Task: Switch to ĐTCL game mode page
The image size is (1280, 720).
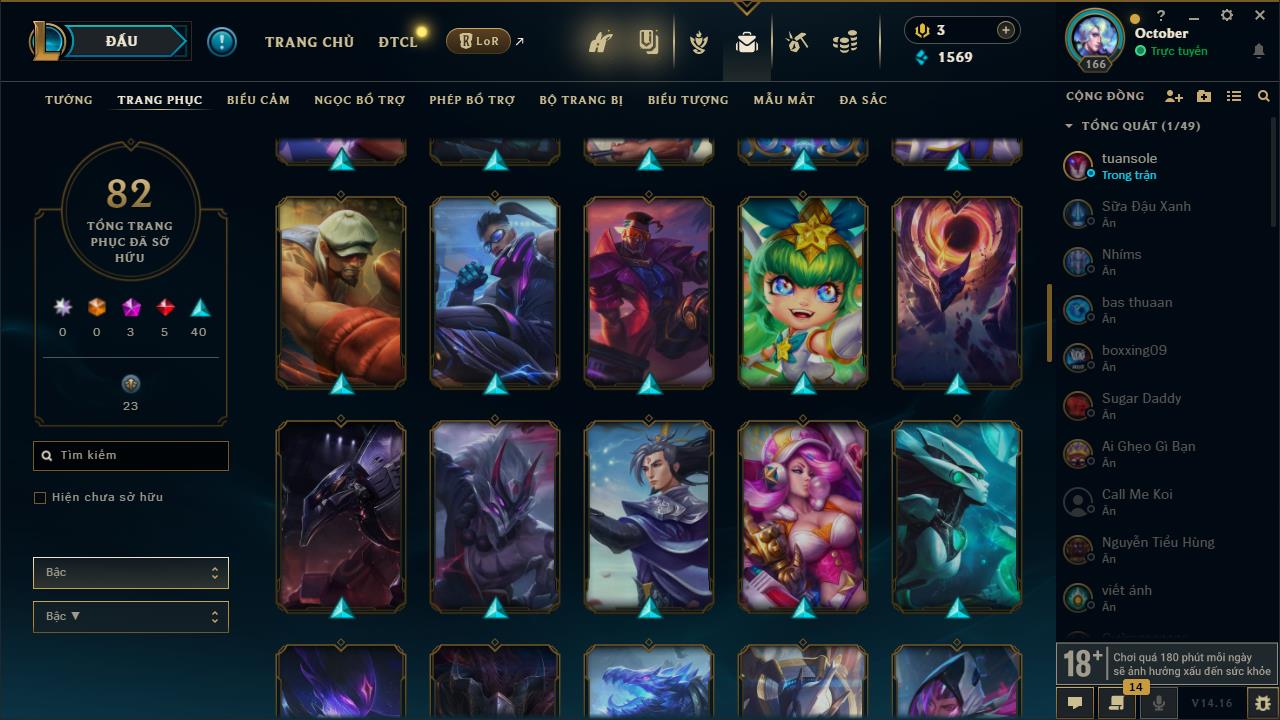Action: click(397, 42)
